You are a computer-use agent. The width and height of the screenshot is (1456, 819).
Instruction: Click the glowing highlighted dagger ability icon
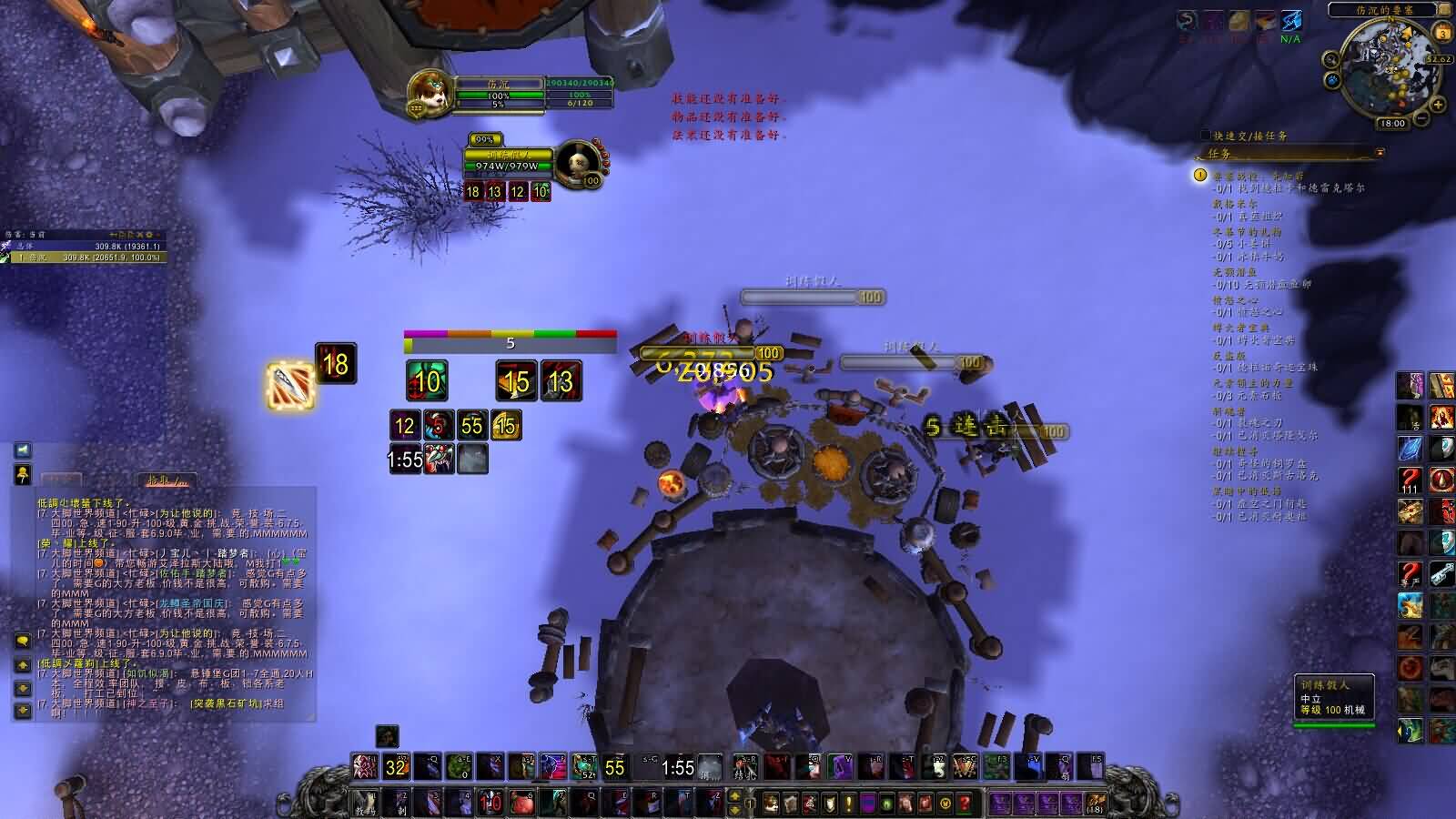(x=290, y=385)
